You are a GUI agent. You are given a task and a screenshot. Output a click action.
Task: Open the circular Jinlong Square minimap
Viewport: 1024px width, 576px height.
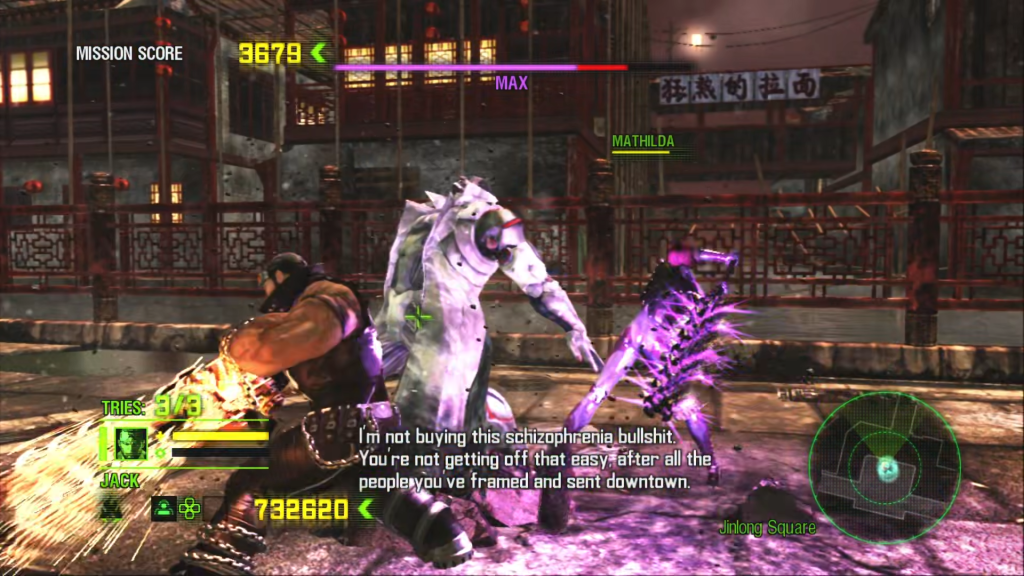884,465
